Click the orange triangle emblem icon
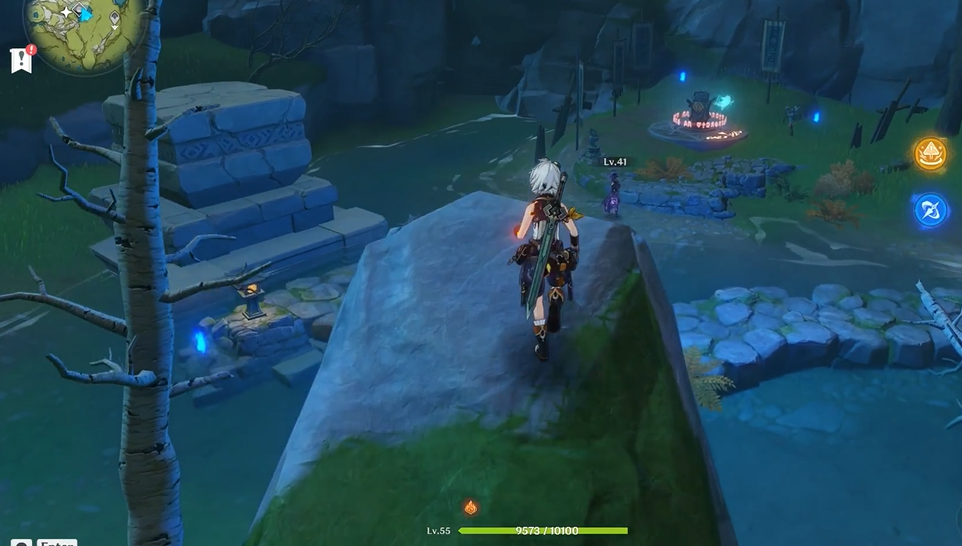 pos(930,154)
